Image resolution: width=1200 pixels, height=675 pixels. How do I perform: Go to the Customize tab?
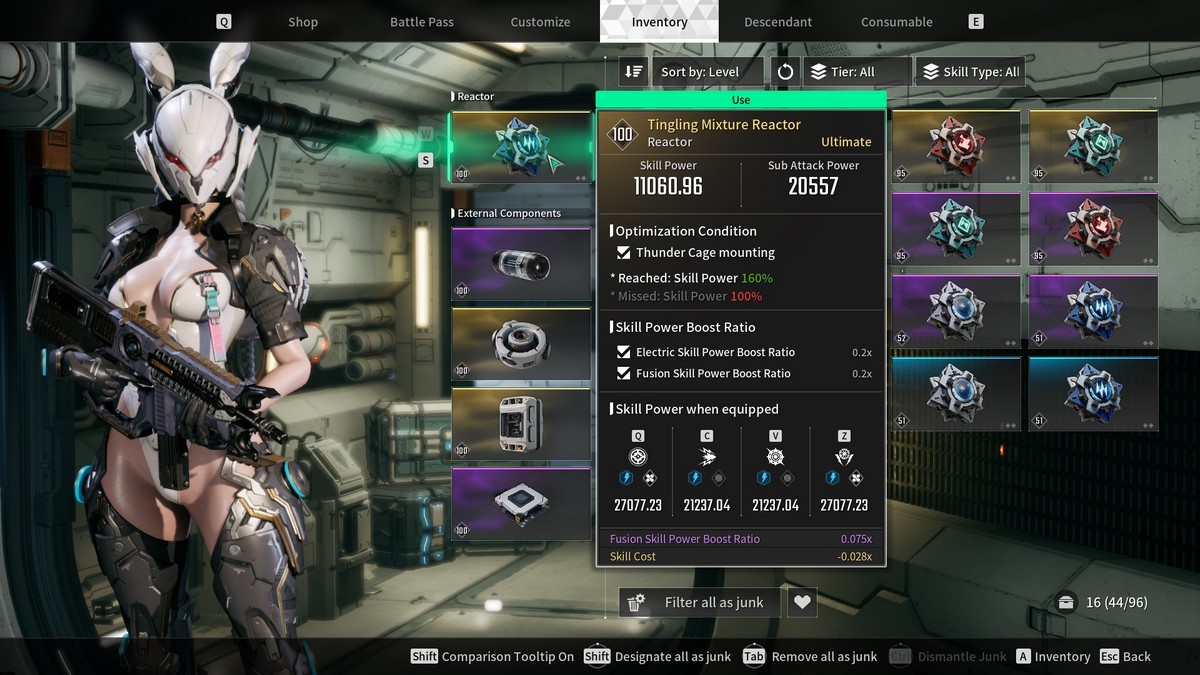tap(540, 22)
